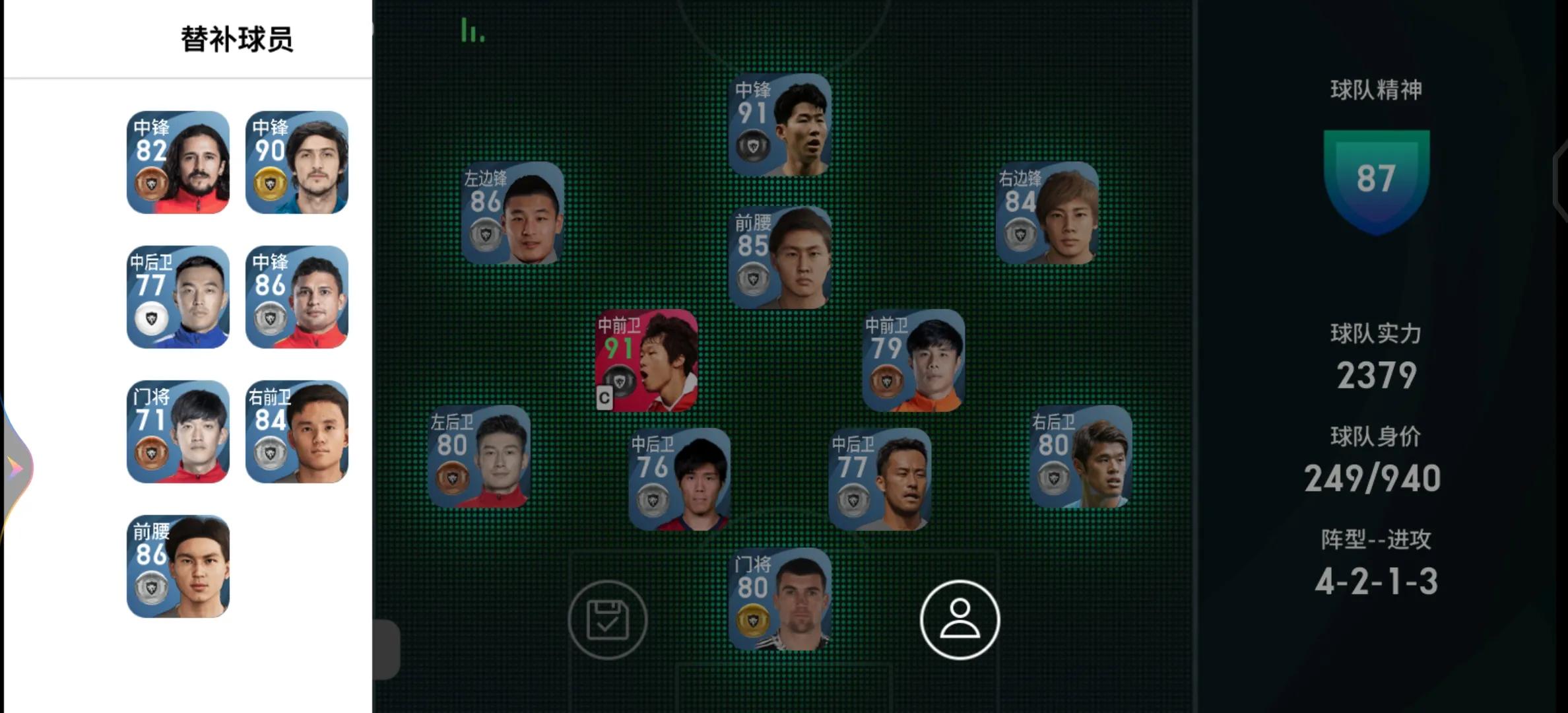Select the 中锋 91 striker card
Viewport: 1568px width, 713px height.
point(779,125)
